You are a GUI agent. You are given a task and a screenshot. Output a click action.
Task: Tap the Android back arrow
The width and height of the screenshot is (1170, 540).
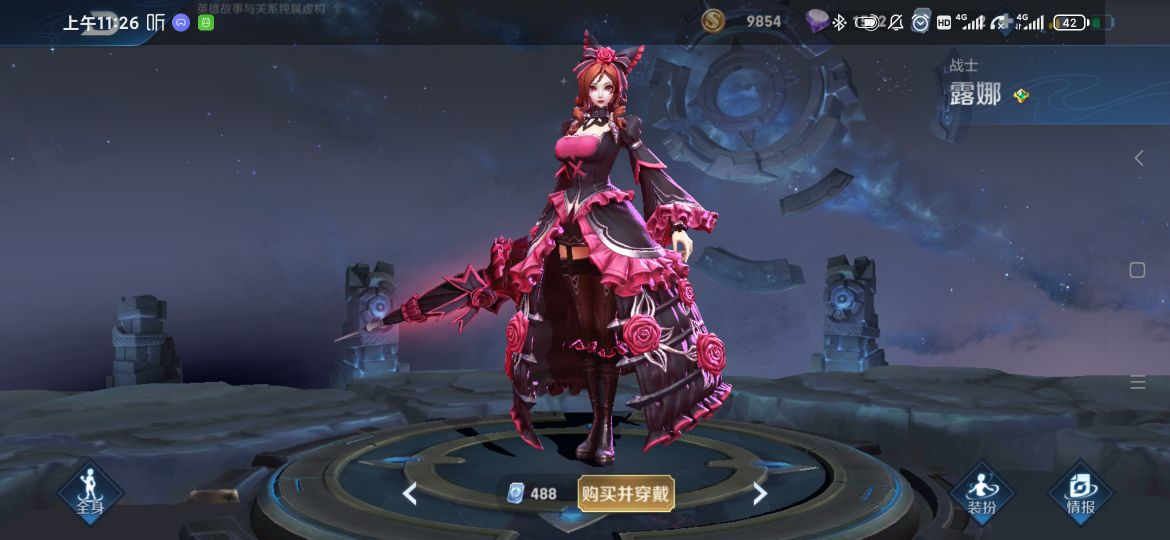(x=1138, y=158)
